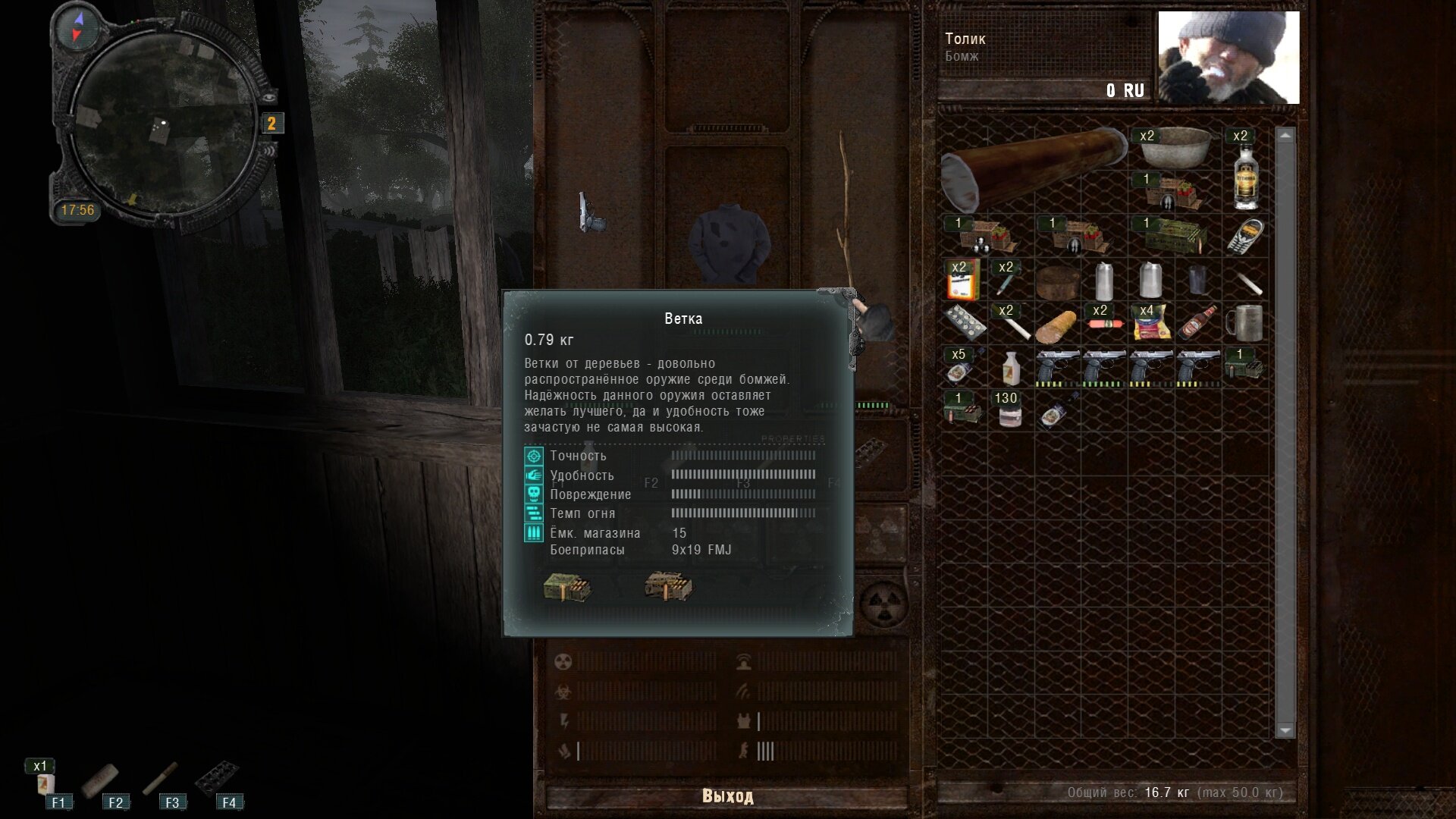
Task: Select the metal bowl in inventory
Action: [1175, 148]
